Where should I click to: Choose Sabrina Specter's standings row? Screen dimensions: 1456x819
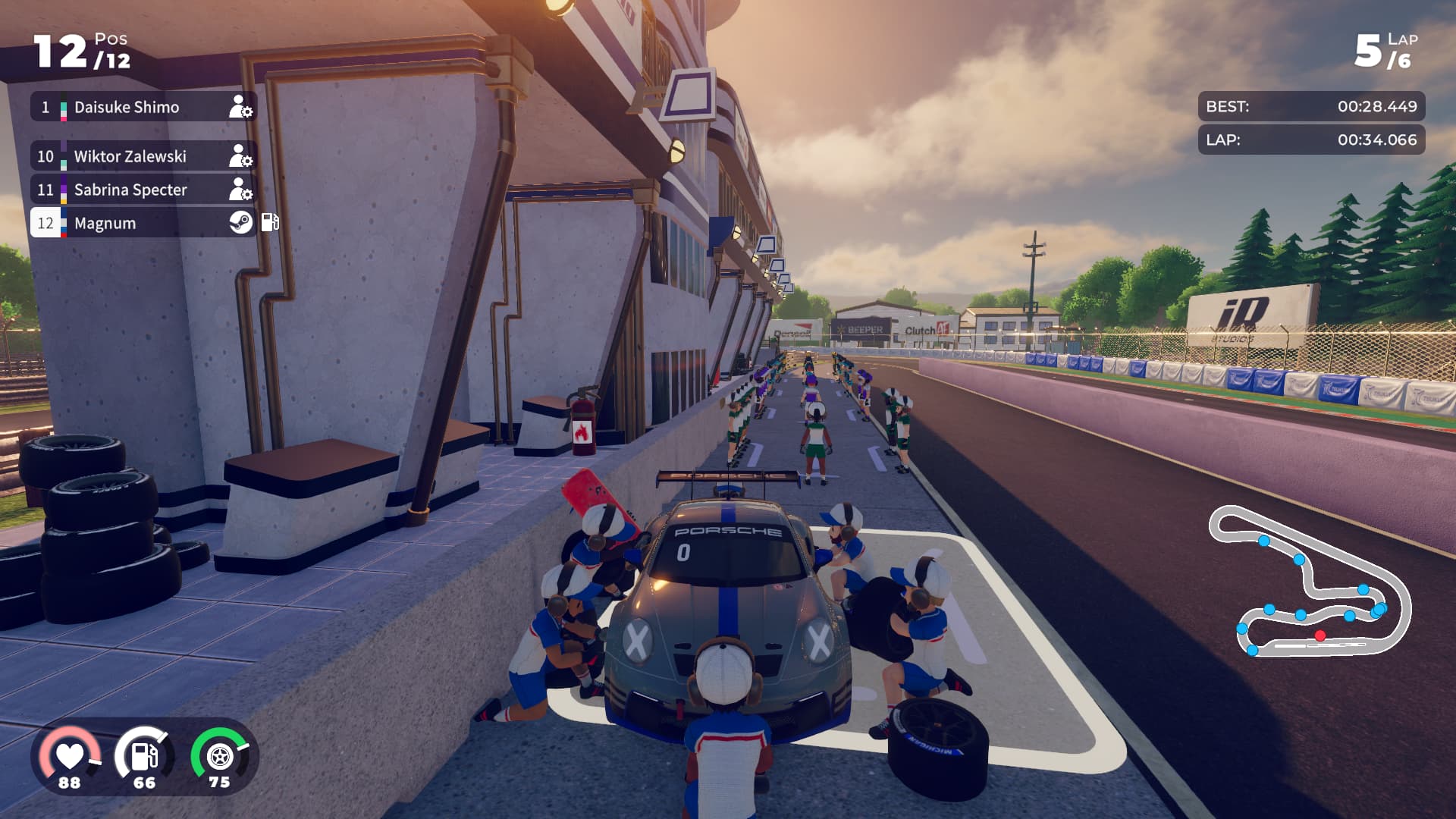pyautogui.click(x=143, y=190)
